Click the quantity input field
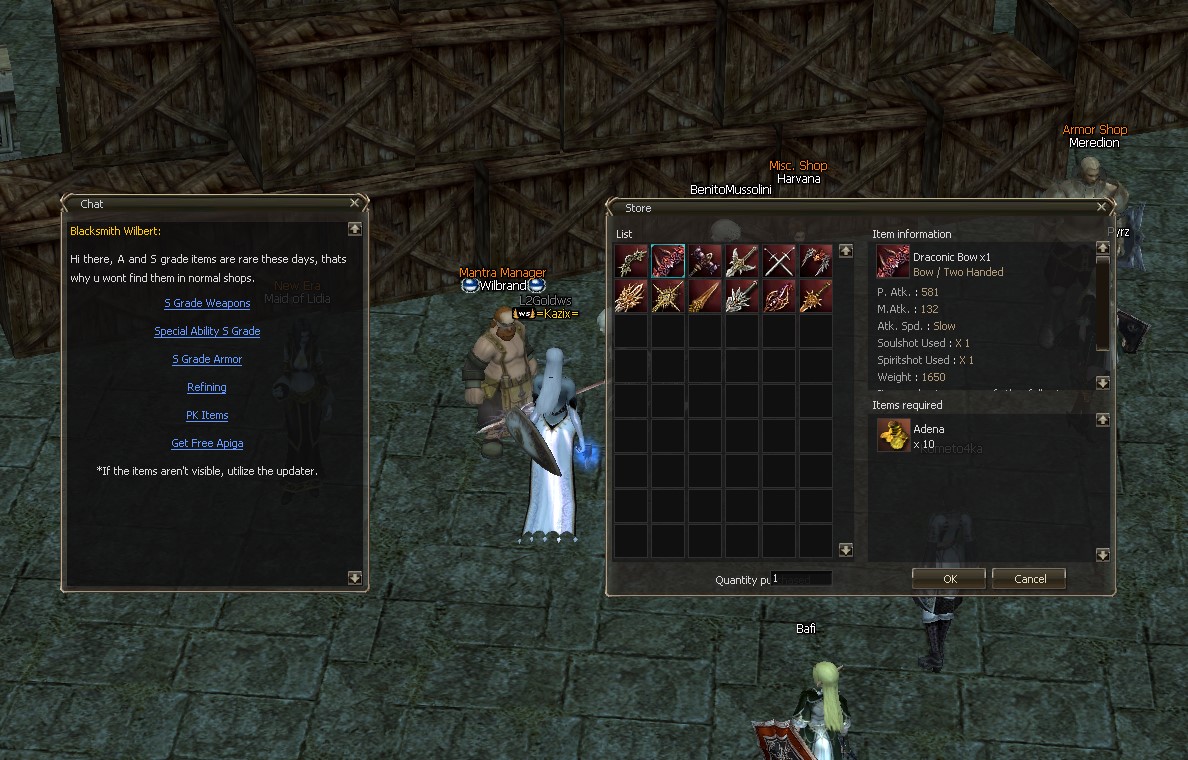Screen dimensions: 1188x760 pyautogui.click(x=800, y=579)
